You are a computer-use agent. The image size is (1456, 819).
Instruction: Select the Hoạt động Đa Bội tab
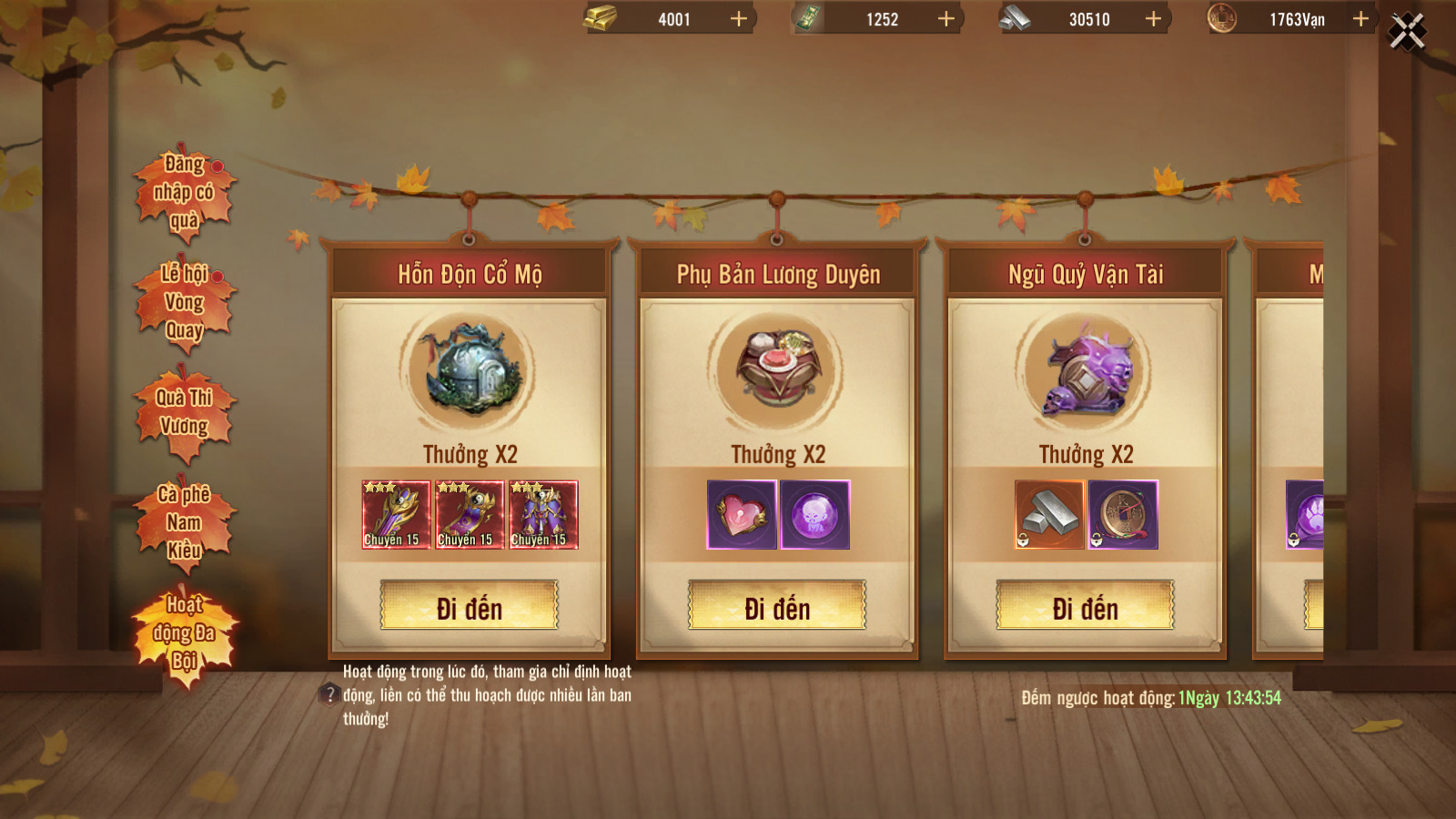[x=184, y=632]
